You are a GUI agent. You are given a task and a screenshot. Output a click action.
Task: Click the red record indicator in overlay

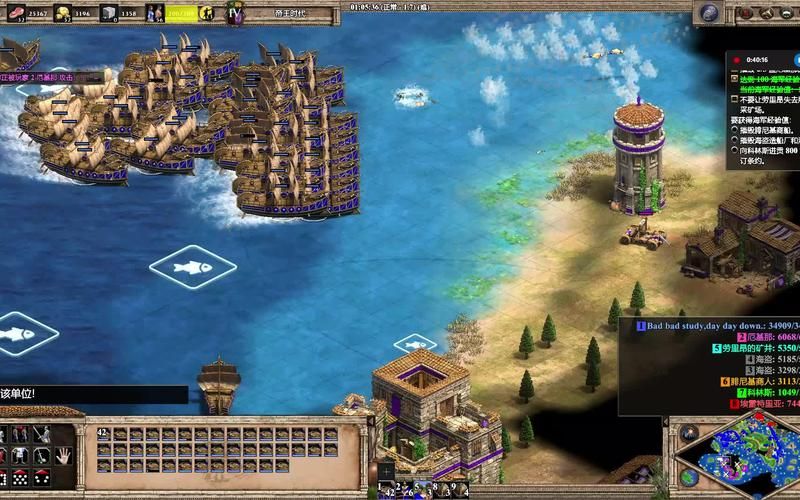tap(734, 60)
